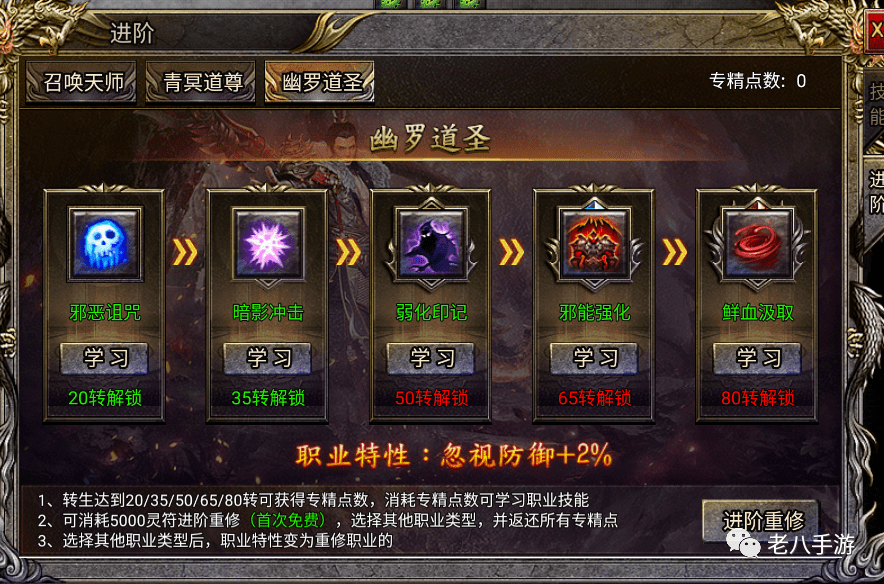This screenshot has width=884, height=584.
Task: Learn the 鲜血汲取 skill
Action: (x=758, y=357)
